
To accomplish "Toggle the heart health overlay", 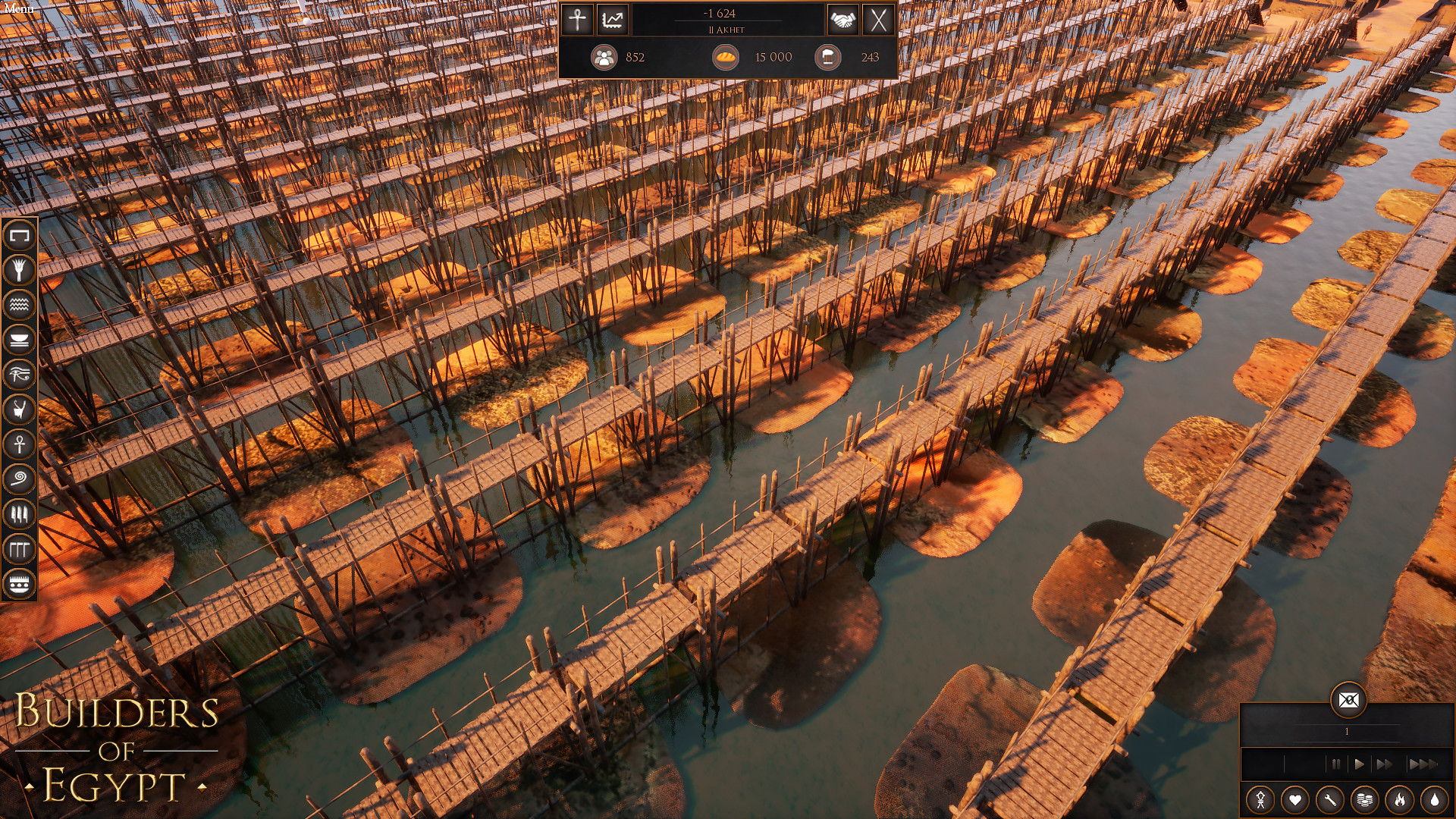I will (1295, 800).
